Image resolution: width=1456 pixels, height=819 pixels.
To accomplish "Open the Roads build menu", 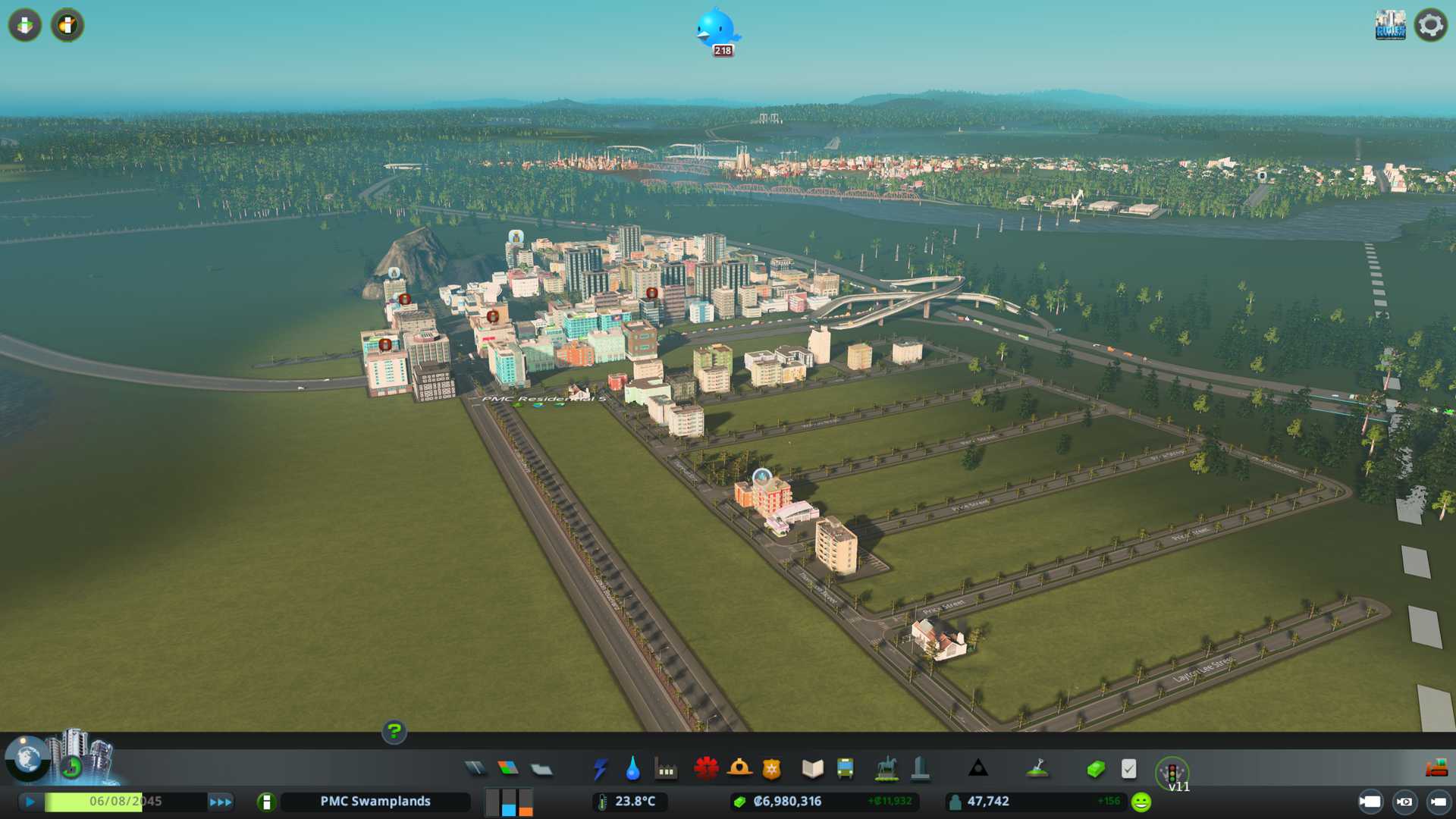I will point(475,769).
